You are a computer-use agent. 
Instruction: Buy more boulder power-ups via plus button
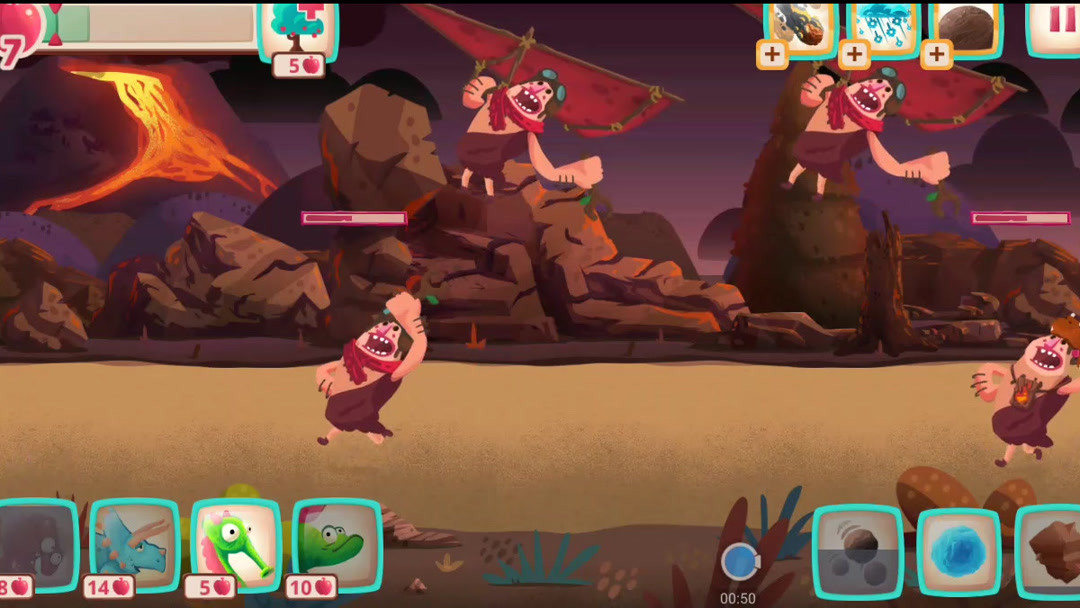coord(936,55)
